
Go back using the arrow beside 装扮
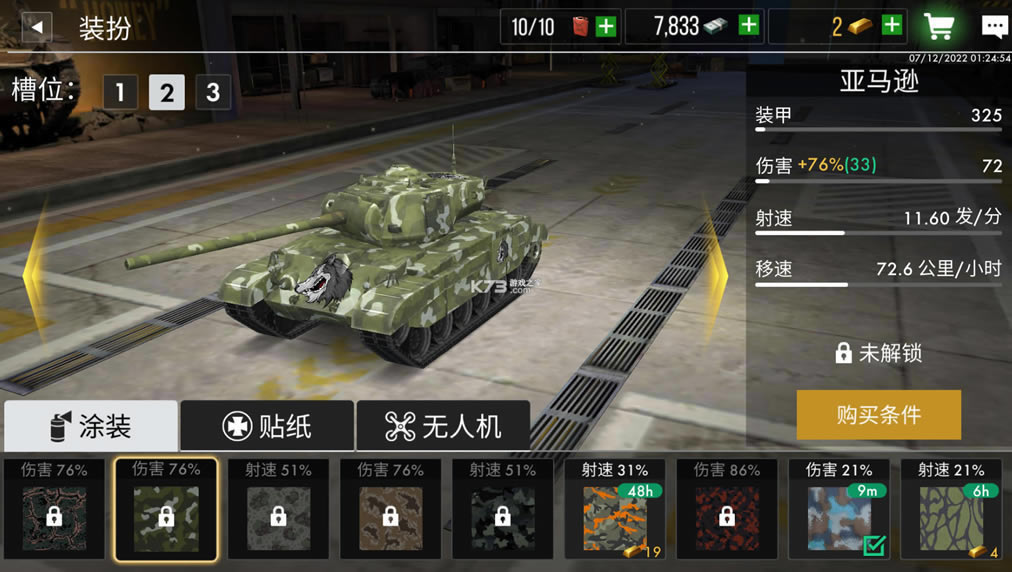click(36, 27)
